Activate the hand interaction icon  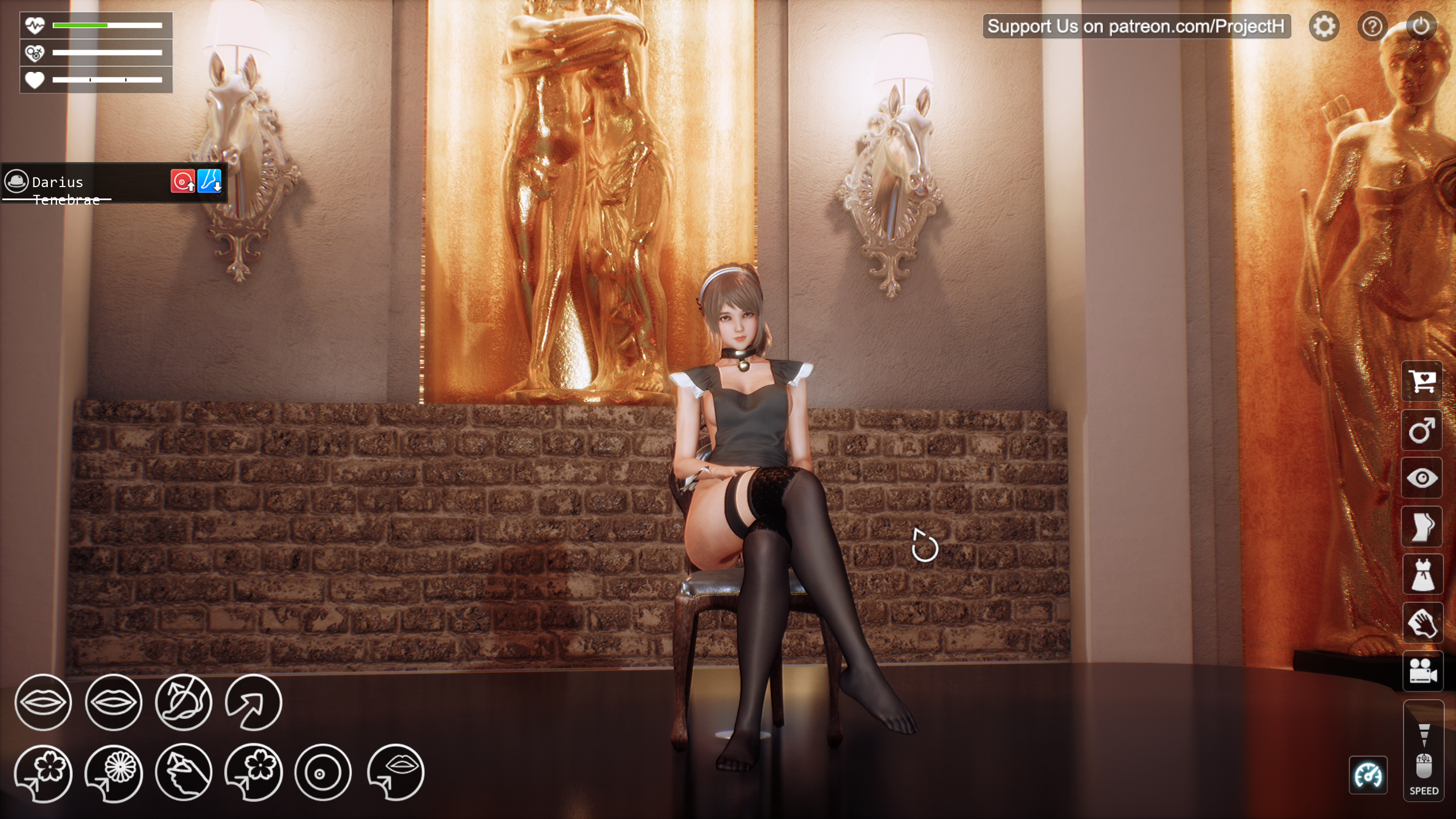pos(1422,623)
